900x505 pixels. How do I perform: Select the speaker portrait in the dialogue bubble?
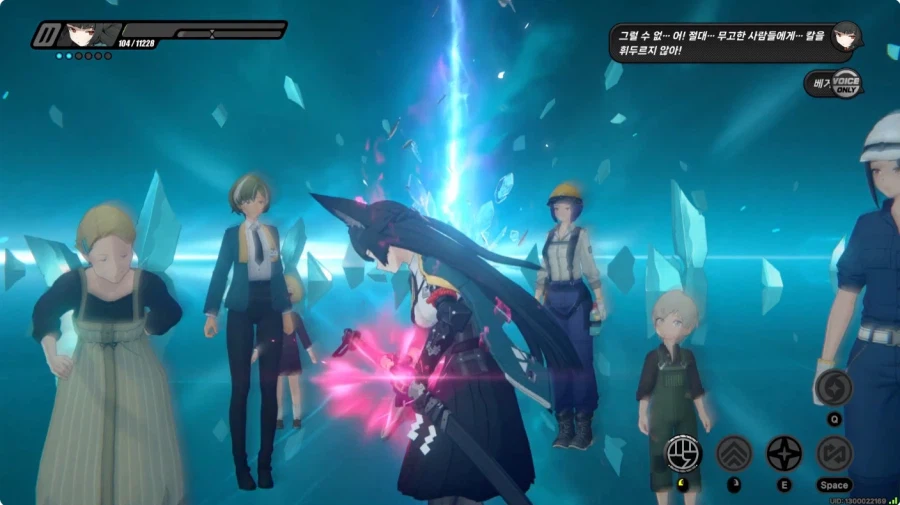click(x=846, y=36)
